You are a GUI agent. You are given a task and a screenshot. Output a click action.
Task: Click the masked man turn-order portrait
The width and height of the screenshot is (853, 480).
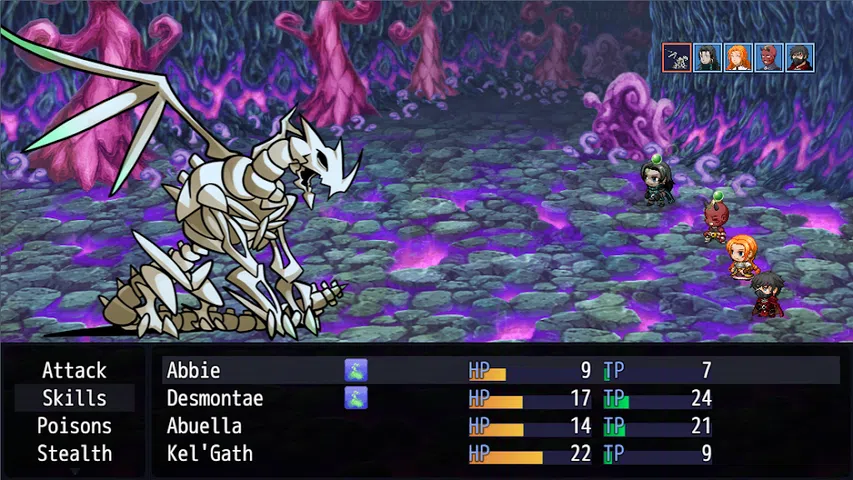pyautogui.click(x=799, y=58)
